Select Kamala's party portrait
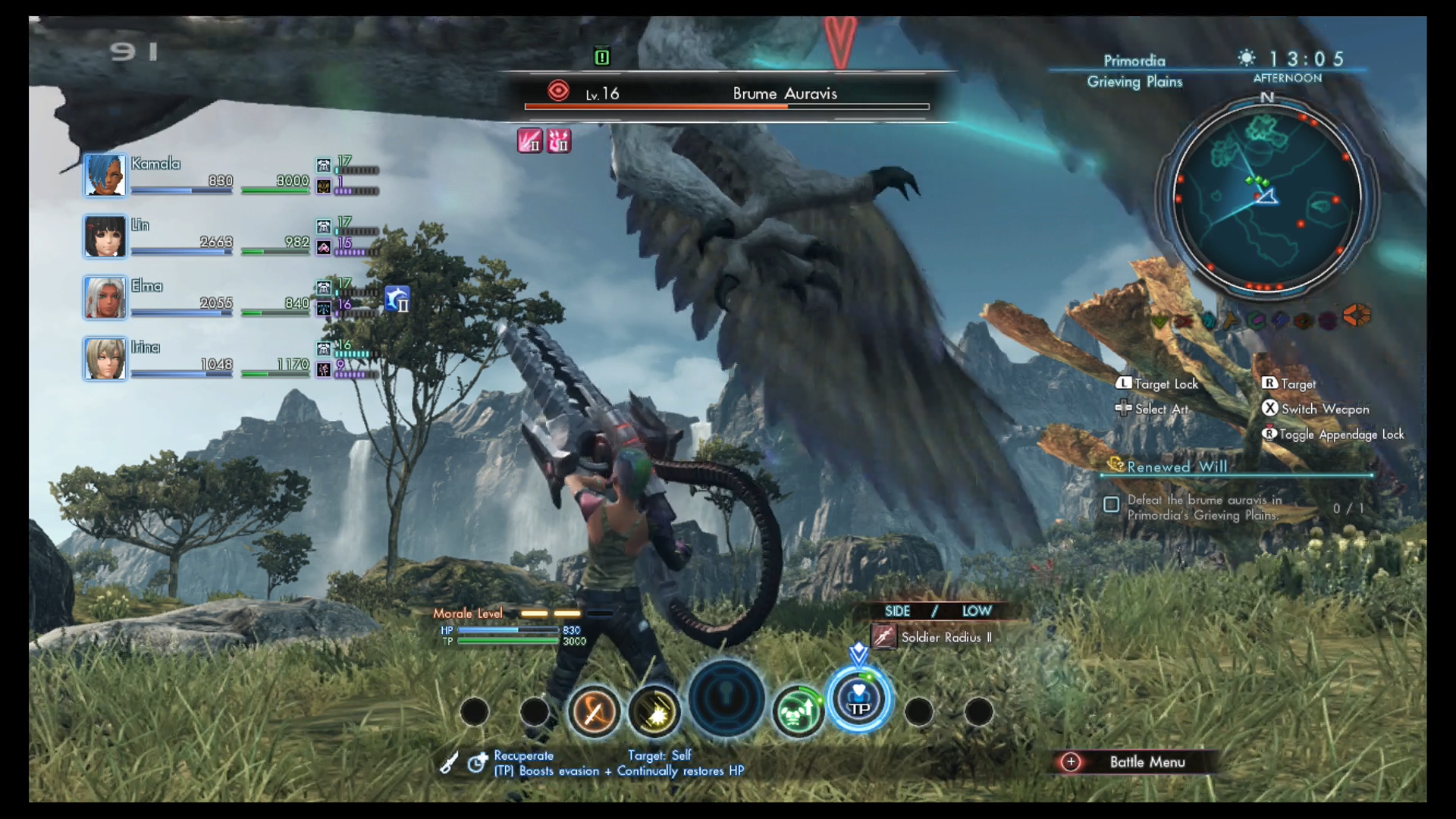1456x819 pixels. click(x=105, y=175)
